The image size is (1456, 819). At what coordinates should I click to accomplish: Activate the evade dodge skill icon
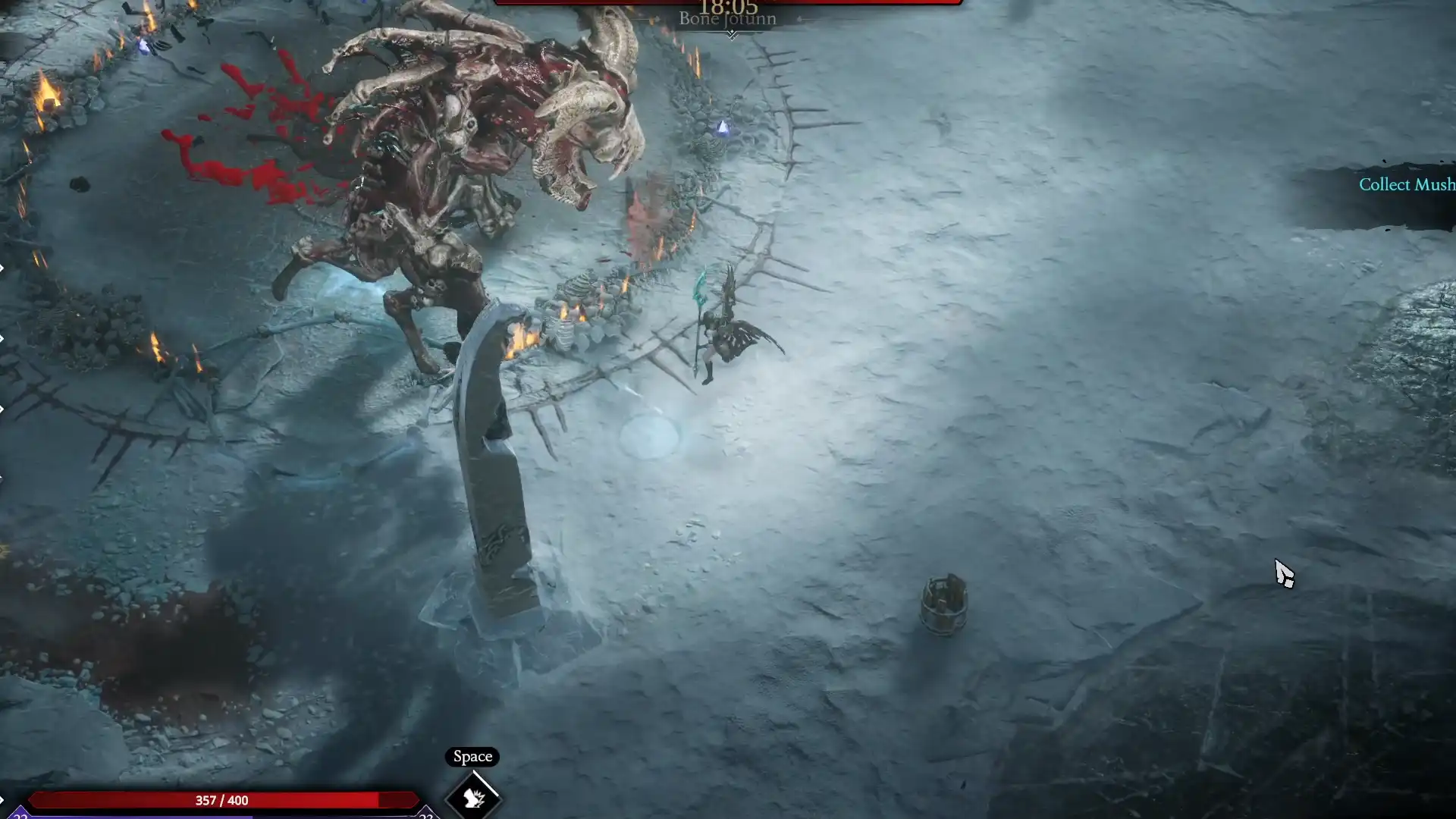point(473,797)
